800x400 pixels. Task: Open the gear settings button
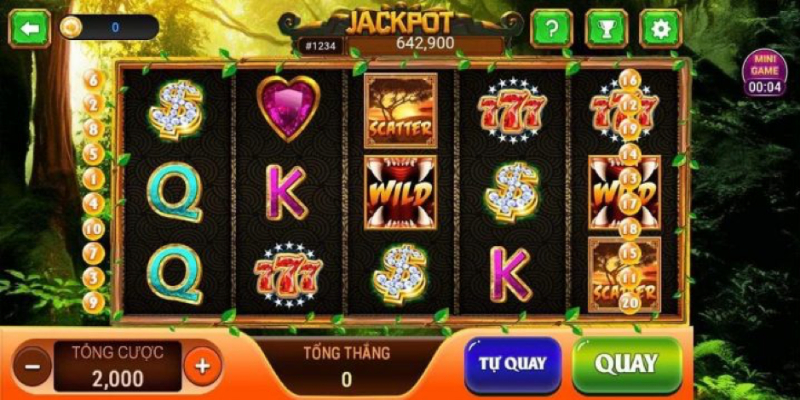[660, 28]
